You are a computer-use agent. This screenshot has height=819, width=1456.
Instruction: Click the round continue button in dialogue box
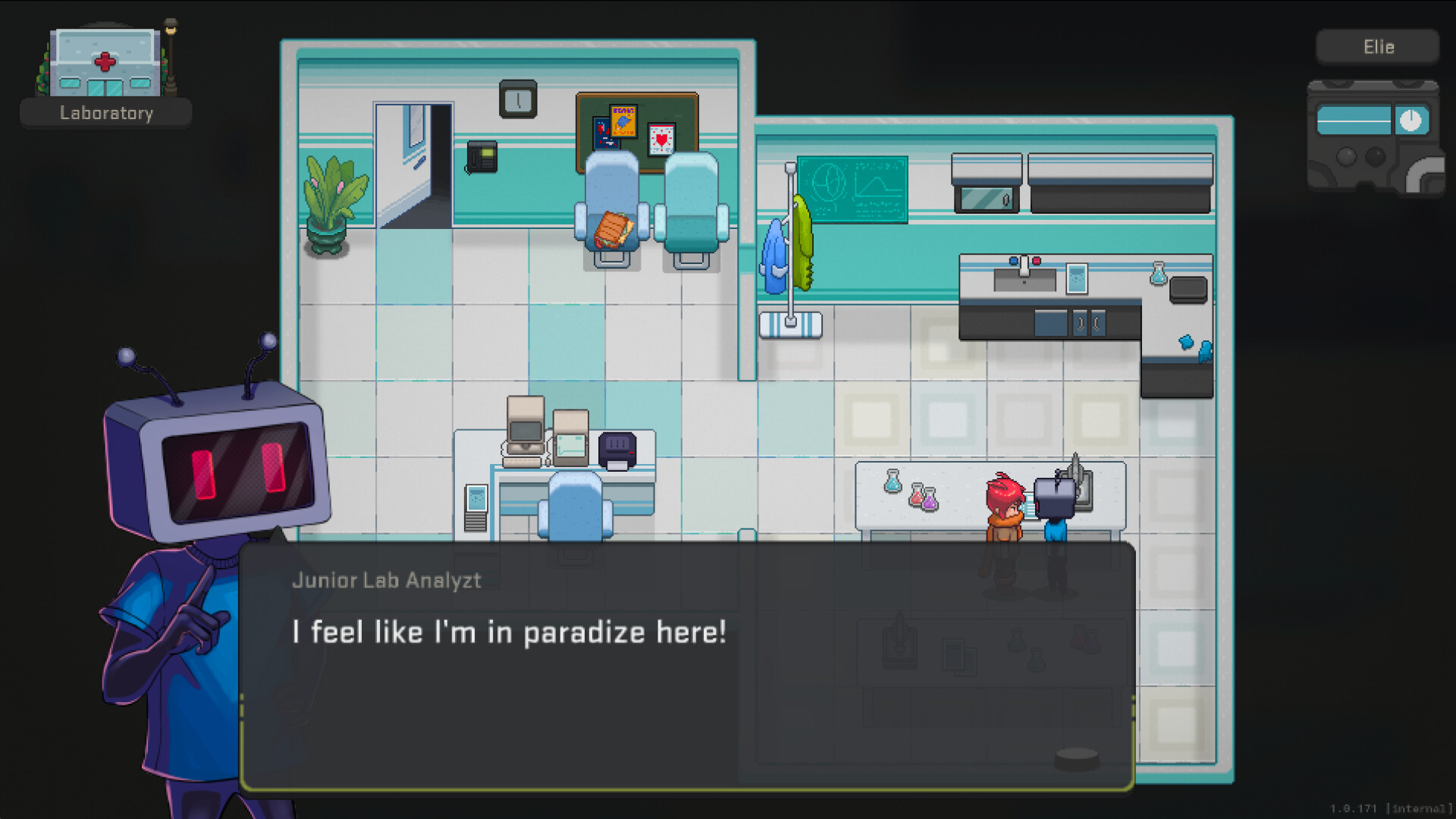[1077, 757]
